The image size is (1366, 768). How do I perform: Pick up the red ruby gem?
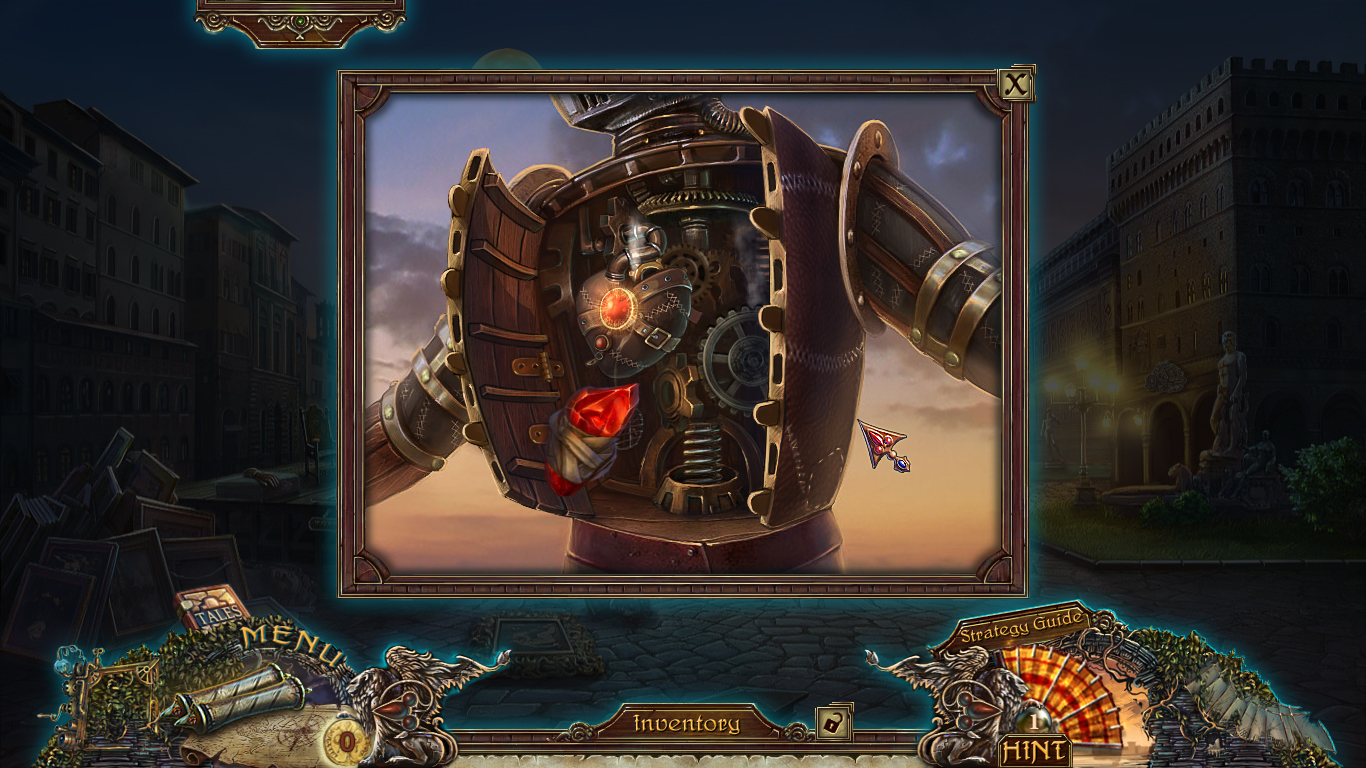tap(601, 410)
